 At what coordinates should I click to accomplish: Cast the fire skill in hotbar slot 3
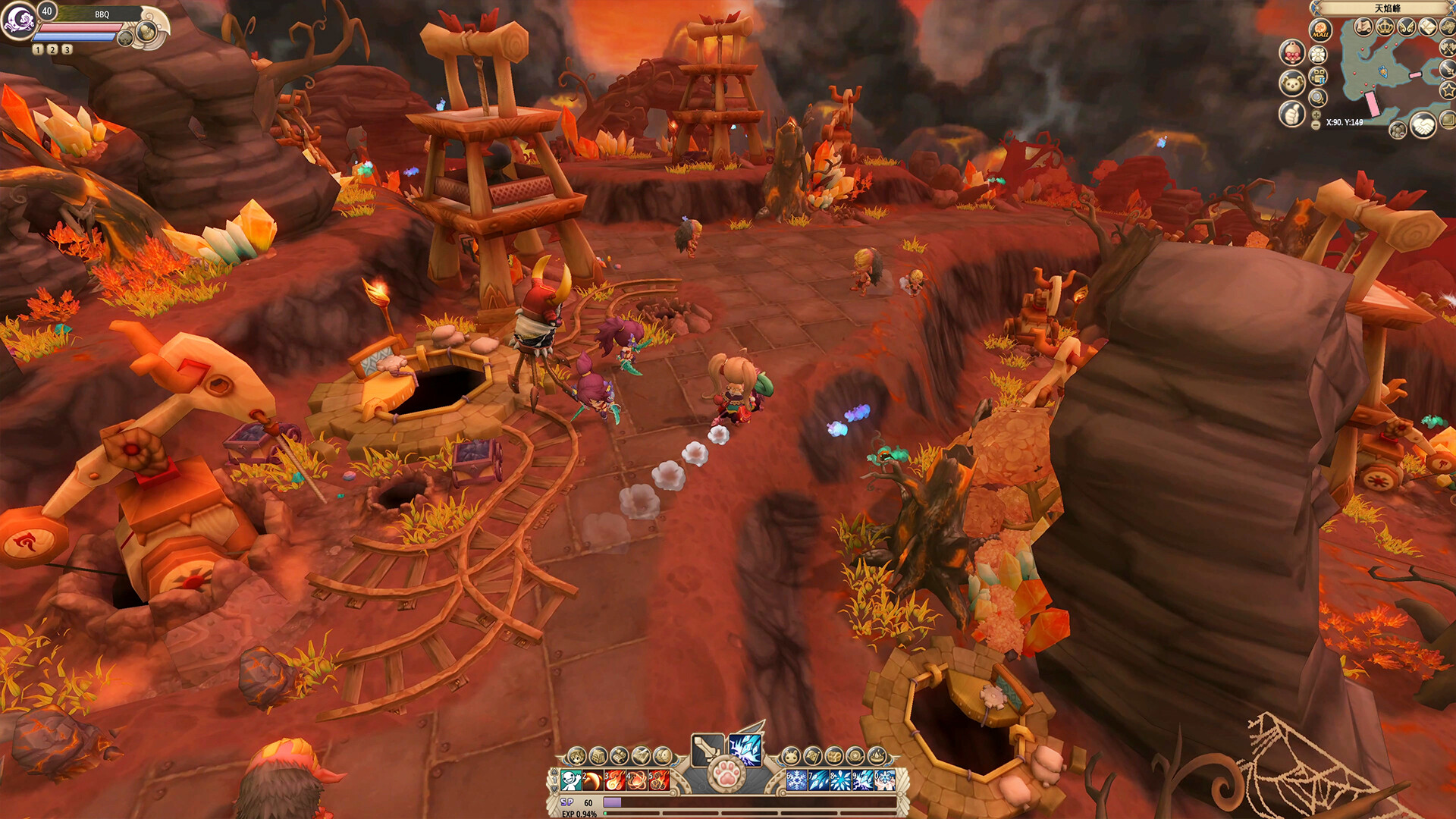(x=615, y=780)
